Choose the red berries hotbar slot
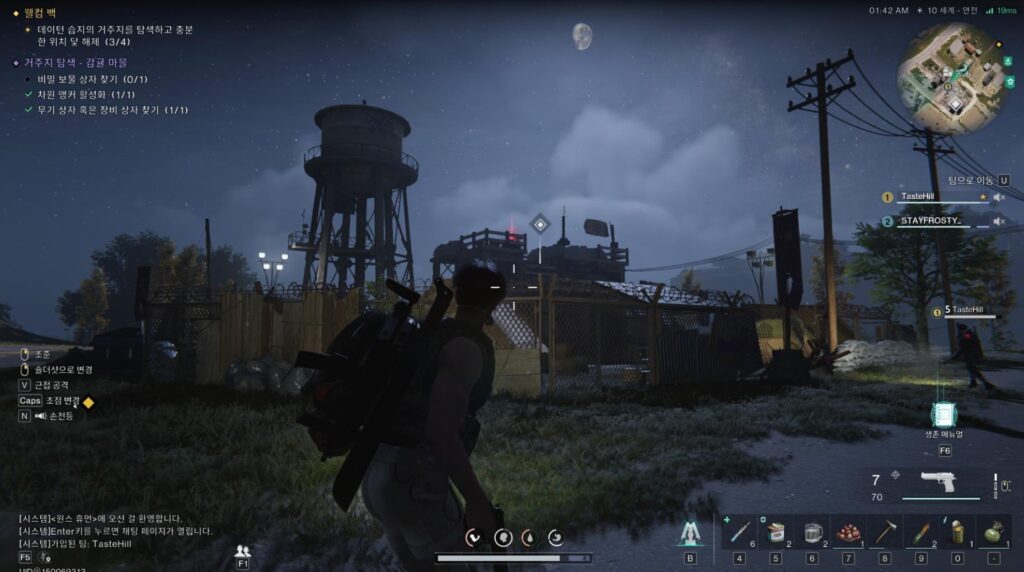Viewport: 1024px width, 572px height. [x=848, y=530]
